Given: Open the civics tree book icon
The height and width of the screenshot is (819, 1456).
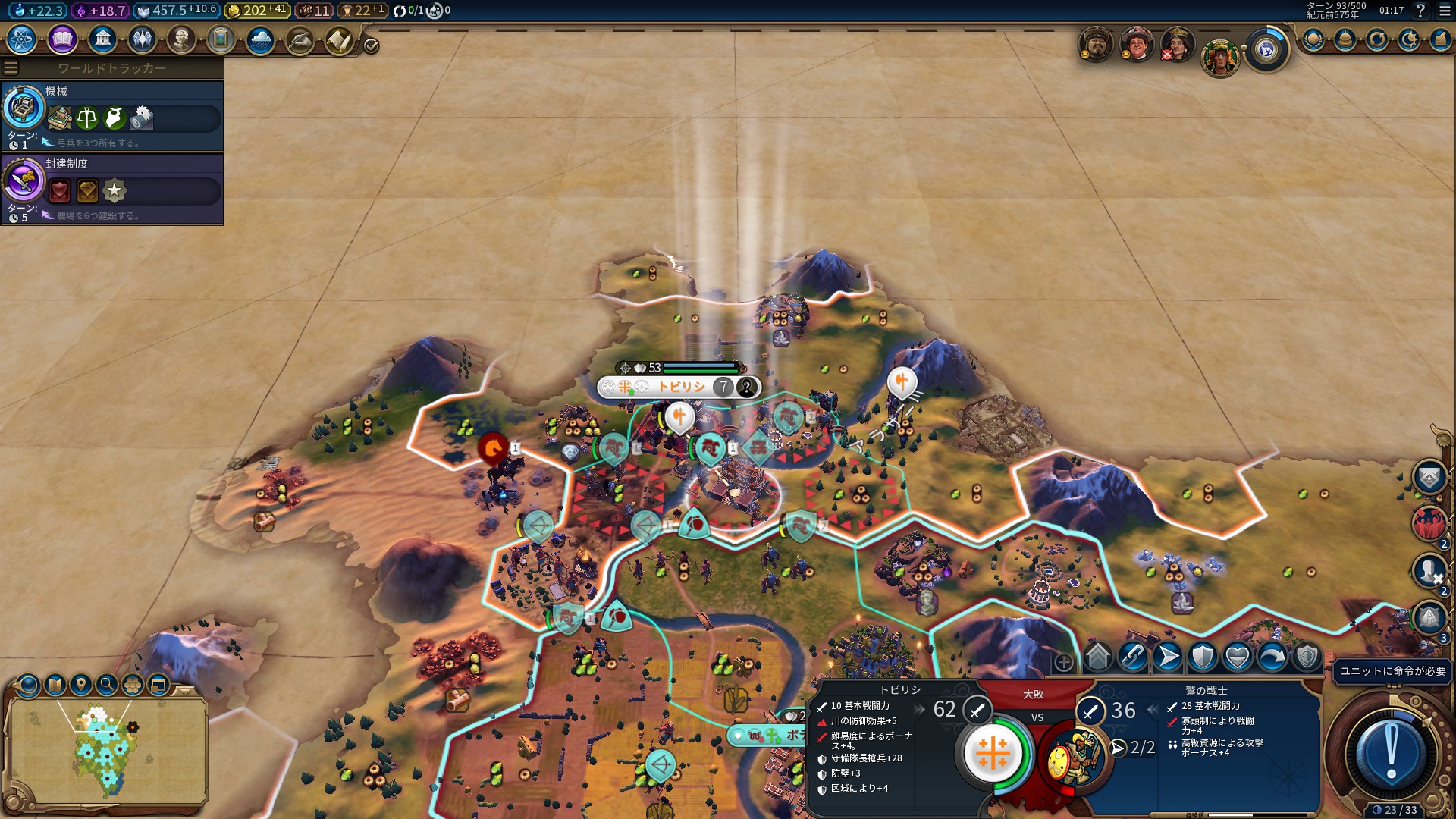Looking at the screenshot, I should (62, 39).
